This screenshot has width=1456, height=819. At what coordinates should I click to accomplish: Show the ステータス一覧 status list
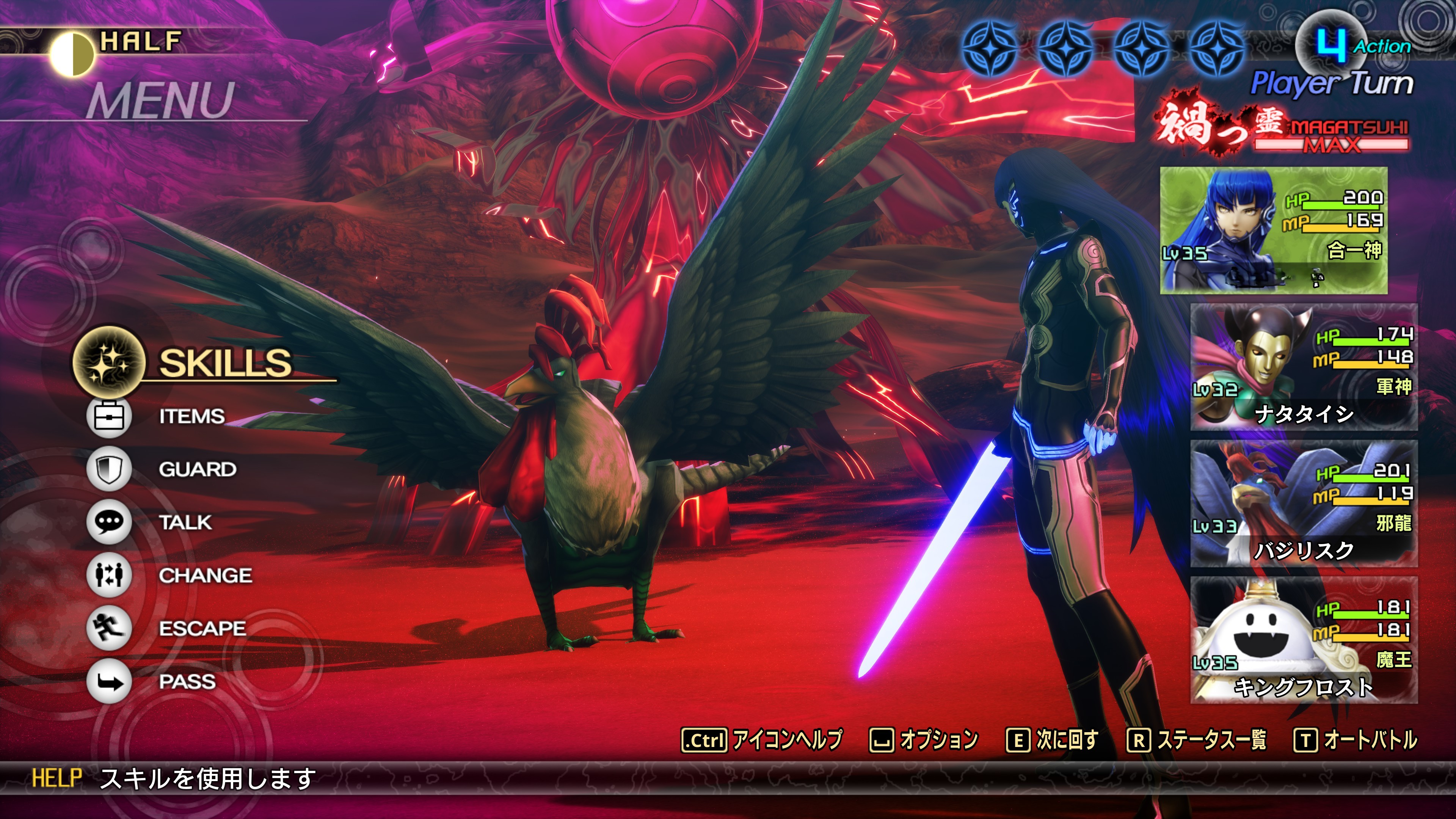click(x=1197, y=739)
